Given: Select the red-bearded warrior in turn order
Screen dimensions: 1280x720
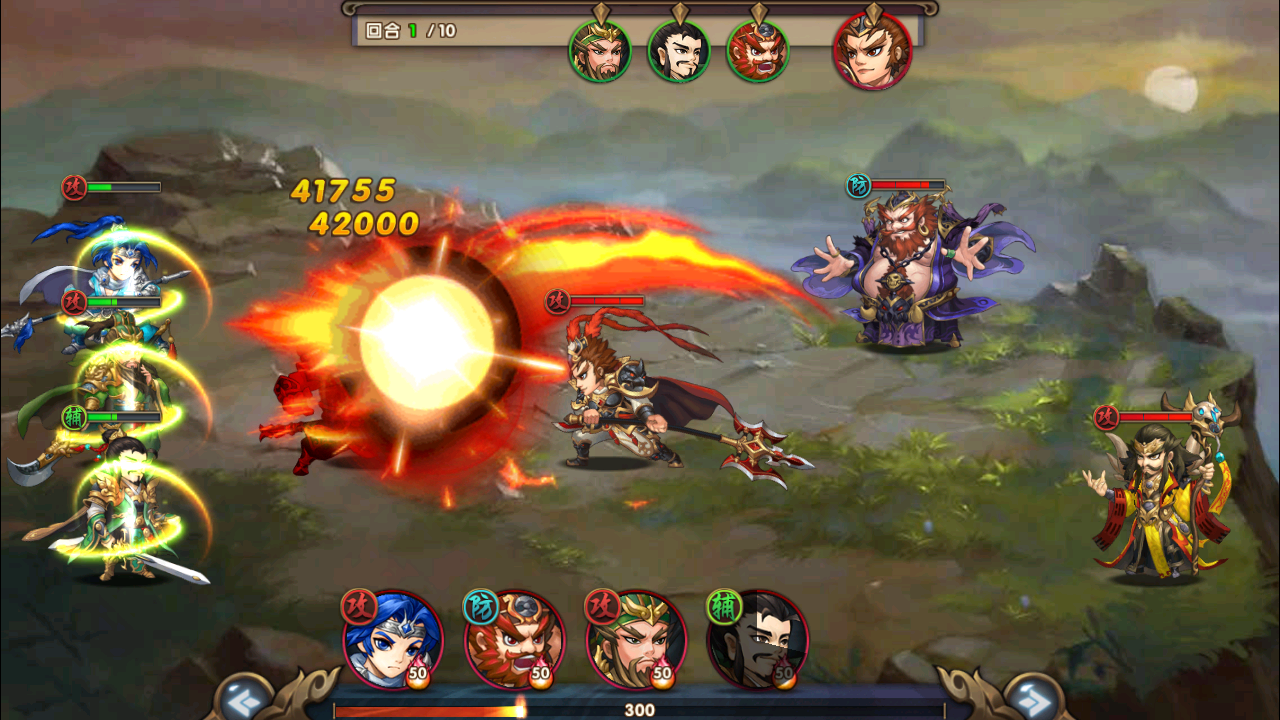Looking at the screenshot, I should [757, 51].
